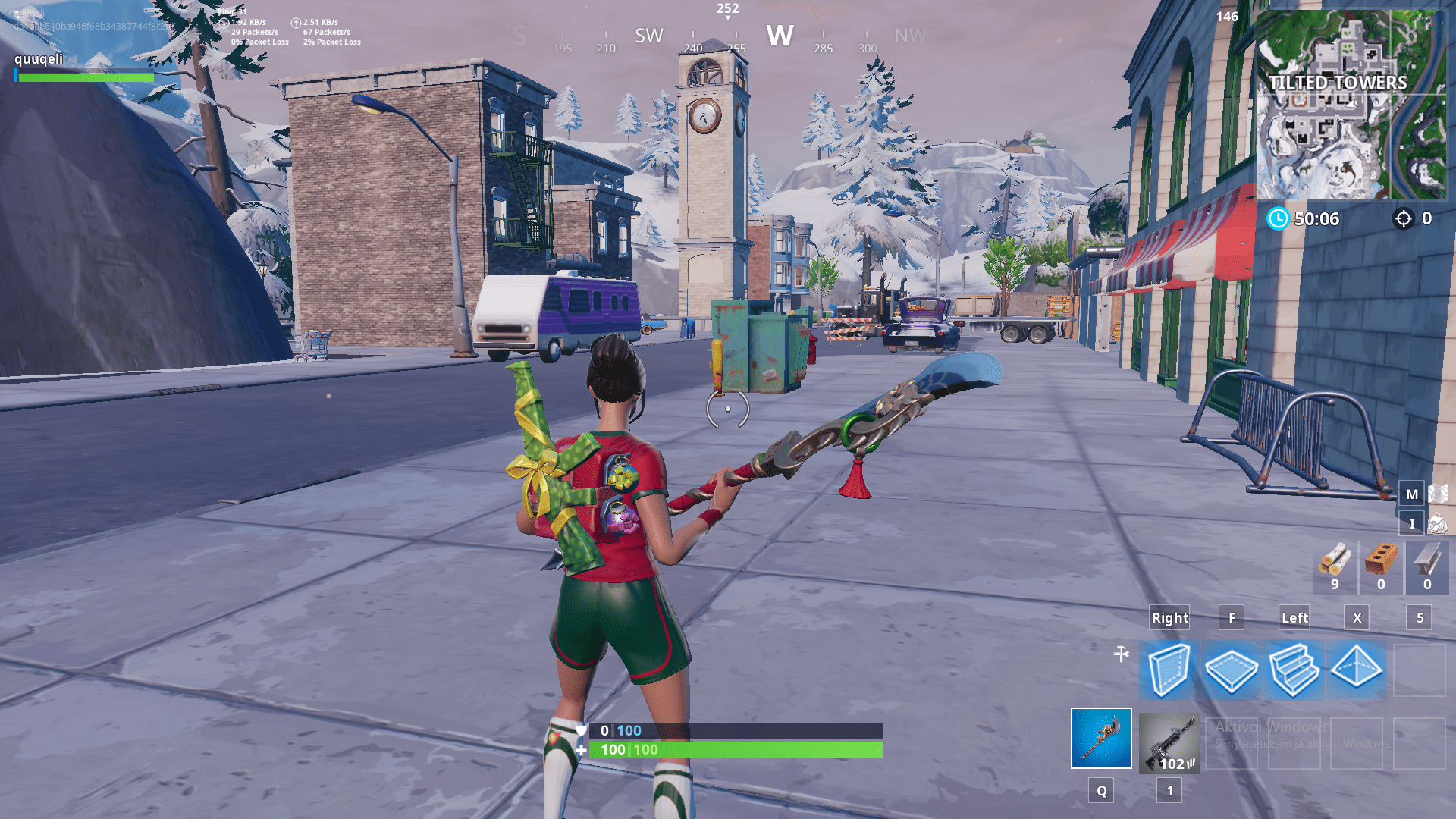Click the F keybind button
The height and width of the screenshot is (819, 1456).
tap(1232, 618)
